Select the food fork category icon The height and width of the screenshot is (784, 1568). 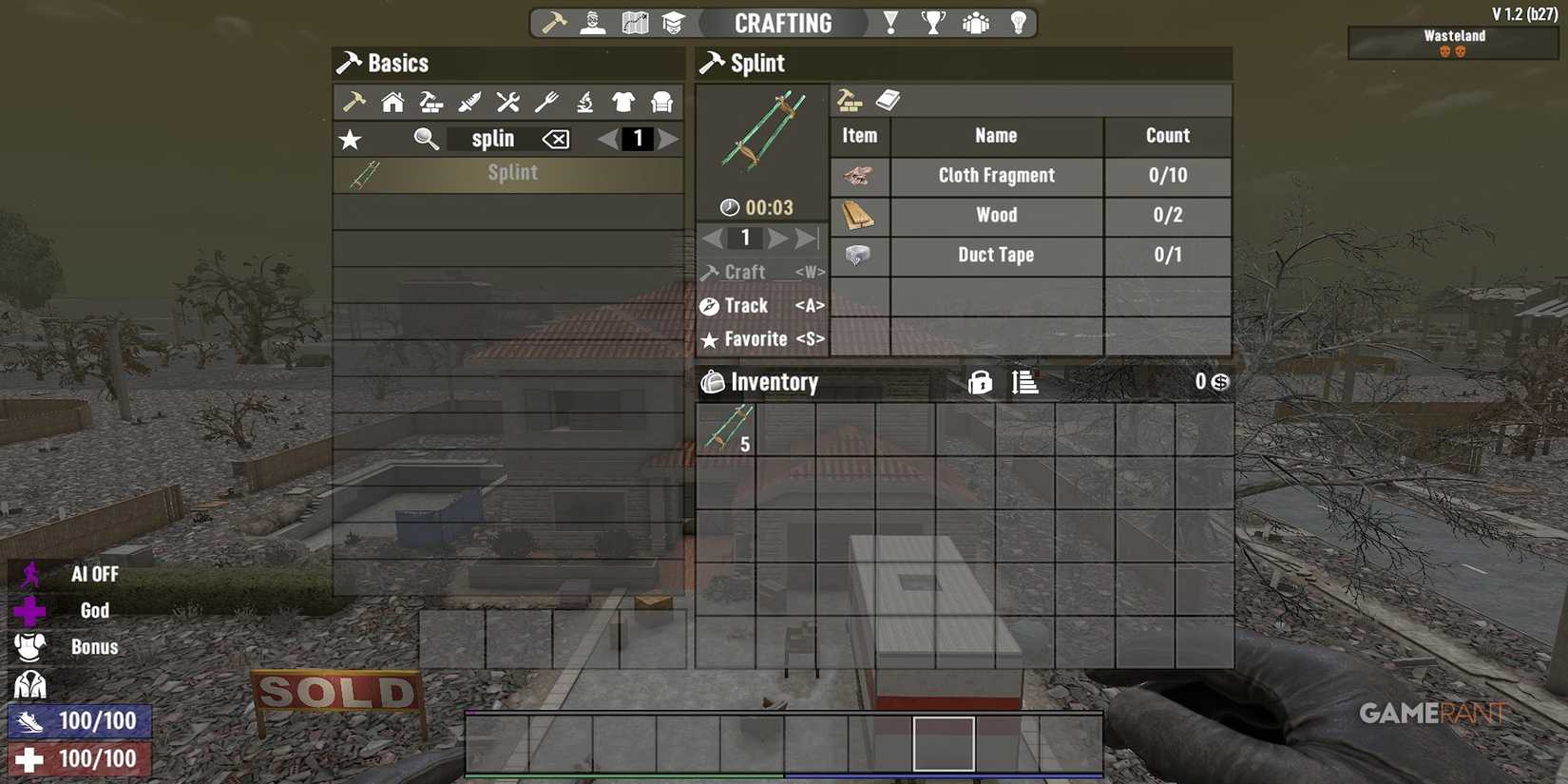pyautogui.click(x=545, y=102)
